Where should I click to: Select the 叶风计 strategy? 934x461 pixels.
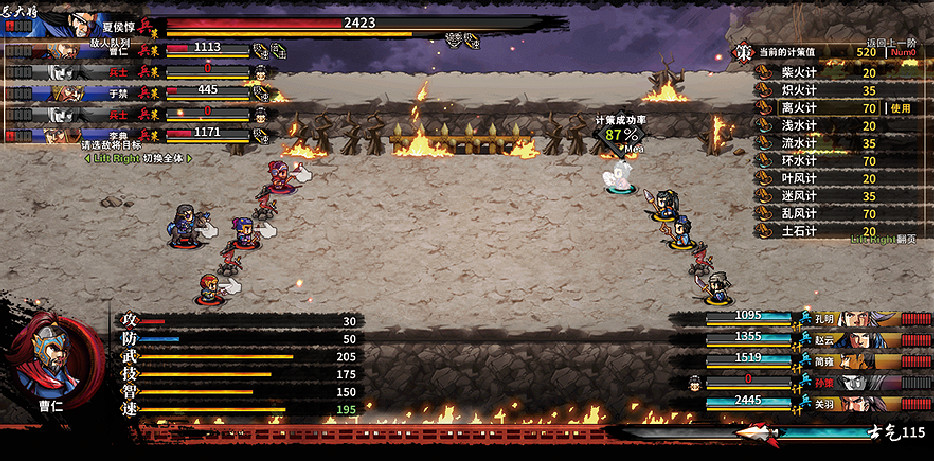pyautogui.click(x=798, y=178)
